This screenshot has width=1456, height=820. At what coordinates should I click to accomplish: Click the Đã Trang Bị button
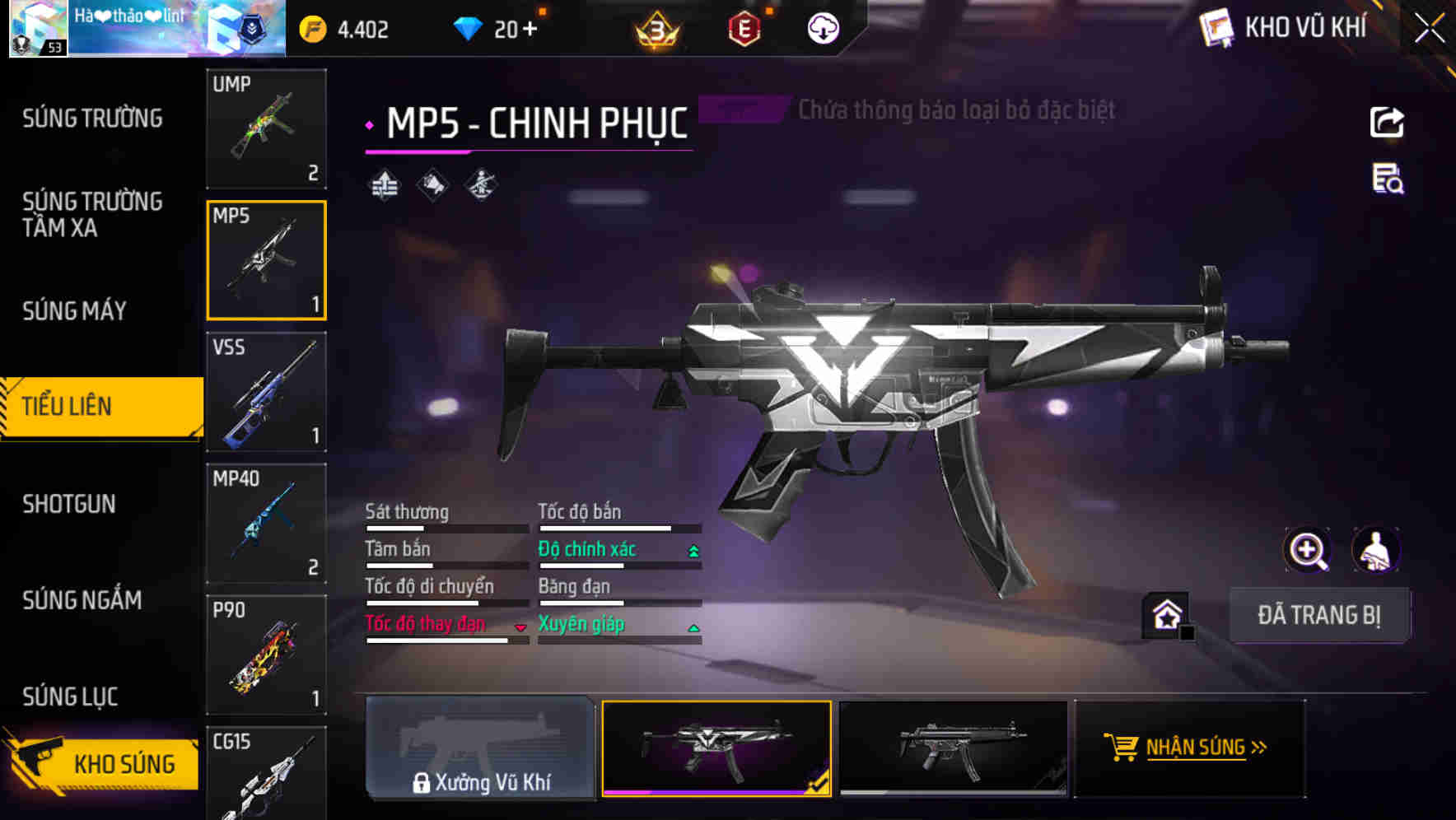(x=1318, y=615)
